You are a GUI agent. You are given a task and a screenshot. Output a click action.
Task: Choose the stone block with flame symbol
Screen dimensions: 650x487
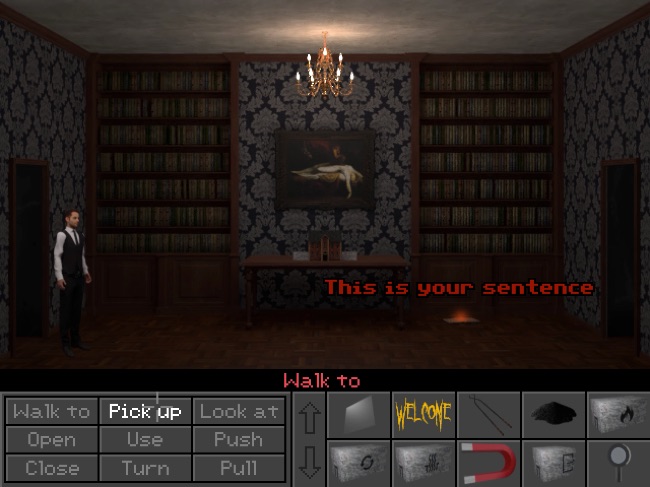tap(615, 413)
